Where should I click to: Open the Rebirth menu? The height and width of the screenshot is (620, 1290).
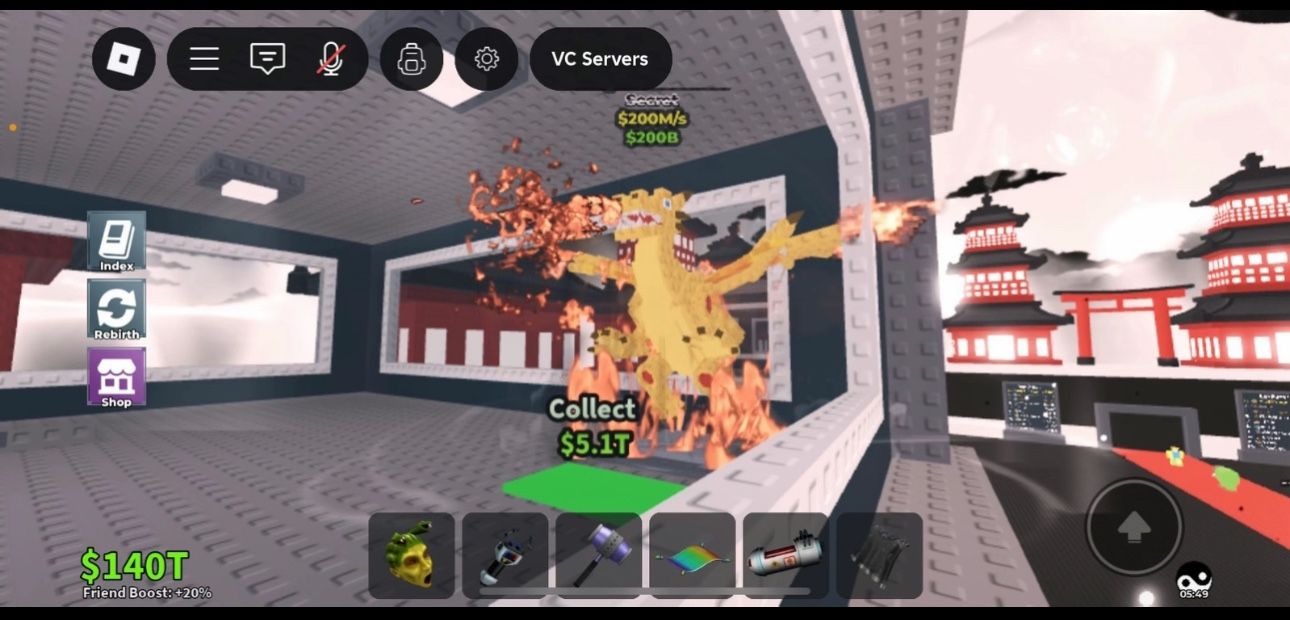(x=117, y=309)
